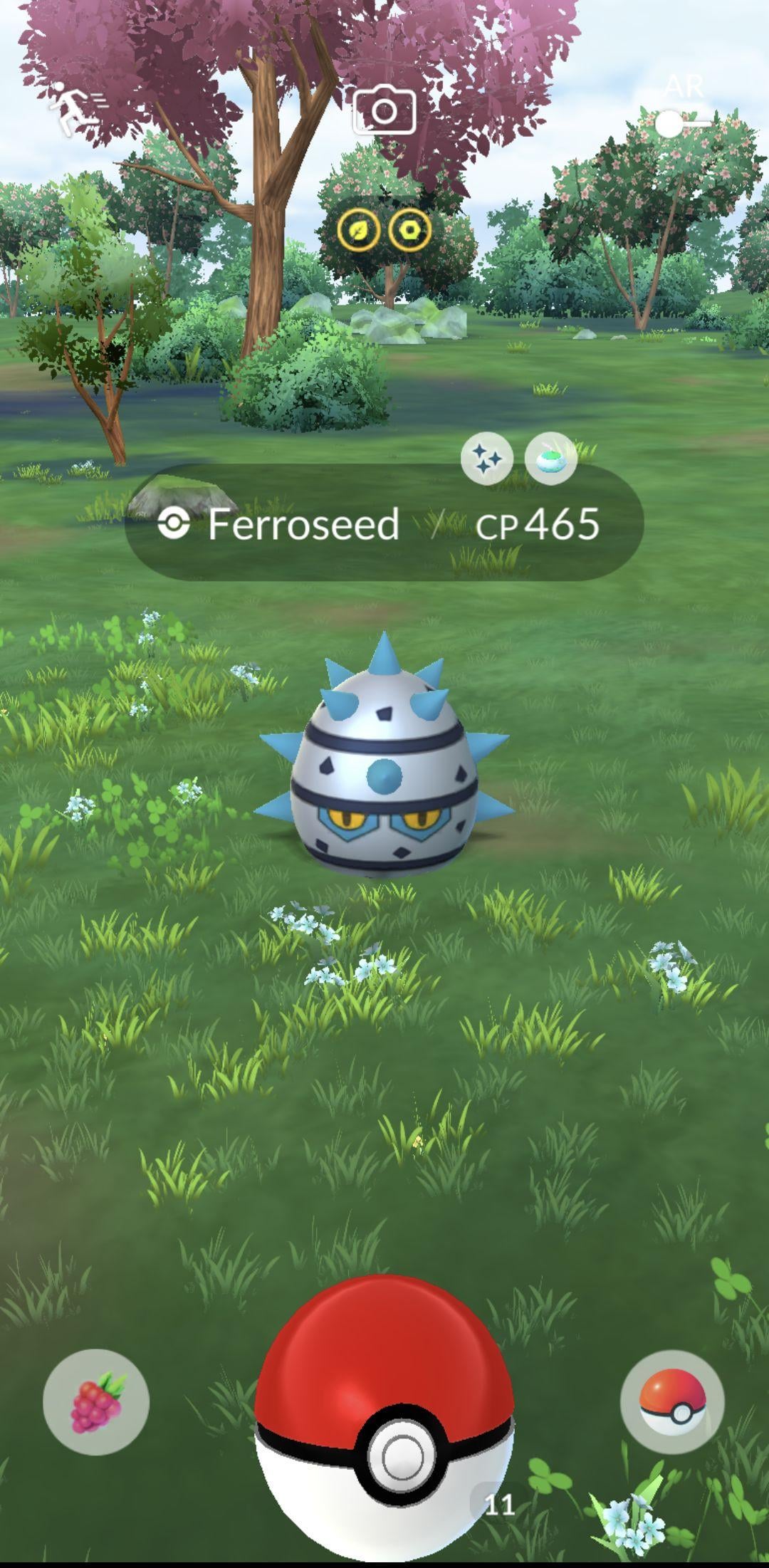Open the camera snapshot mode
Image resolution: width=769 pixels, height=1568 pixels.
pyautogui.click(x=384, y=110)
